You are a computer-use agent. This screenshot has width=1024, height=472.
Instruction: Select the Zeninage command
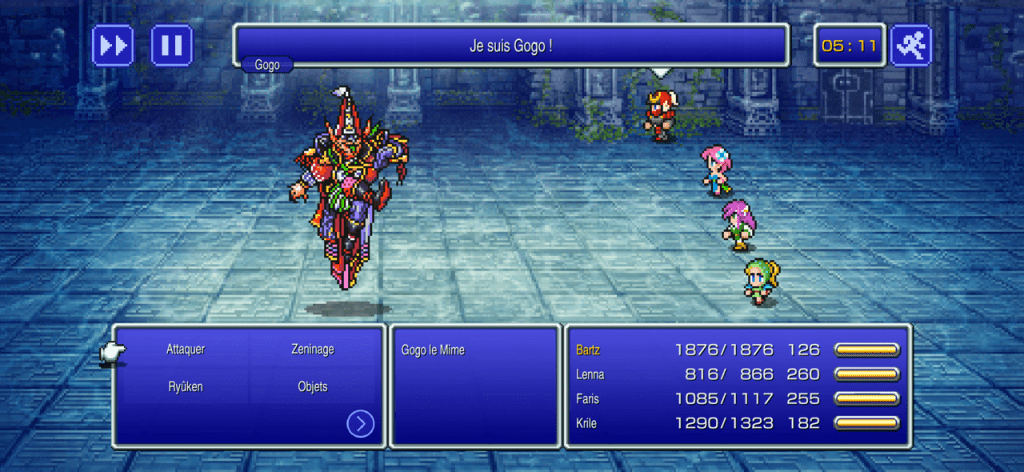(x=313, y=350)
